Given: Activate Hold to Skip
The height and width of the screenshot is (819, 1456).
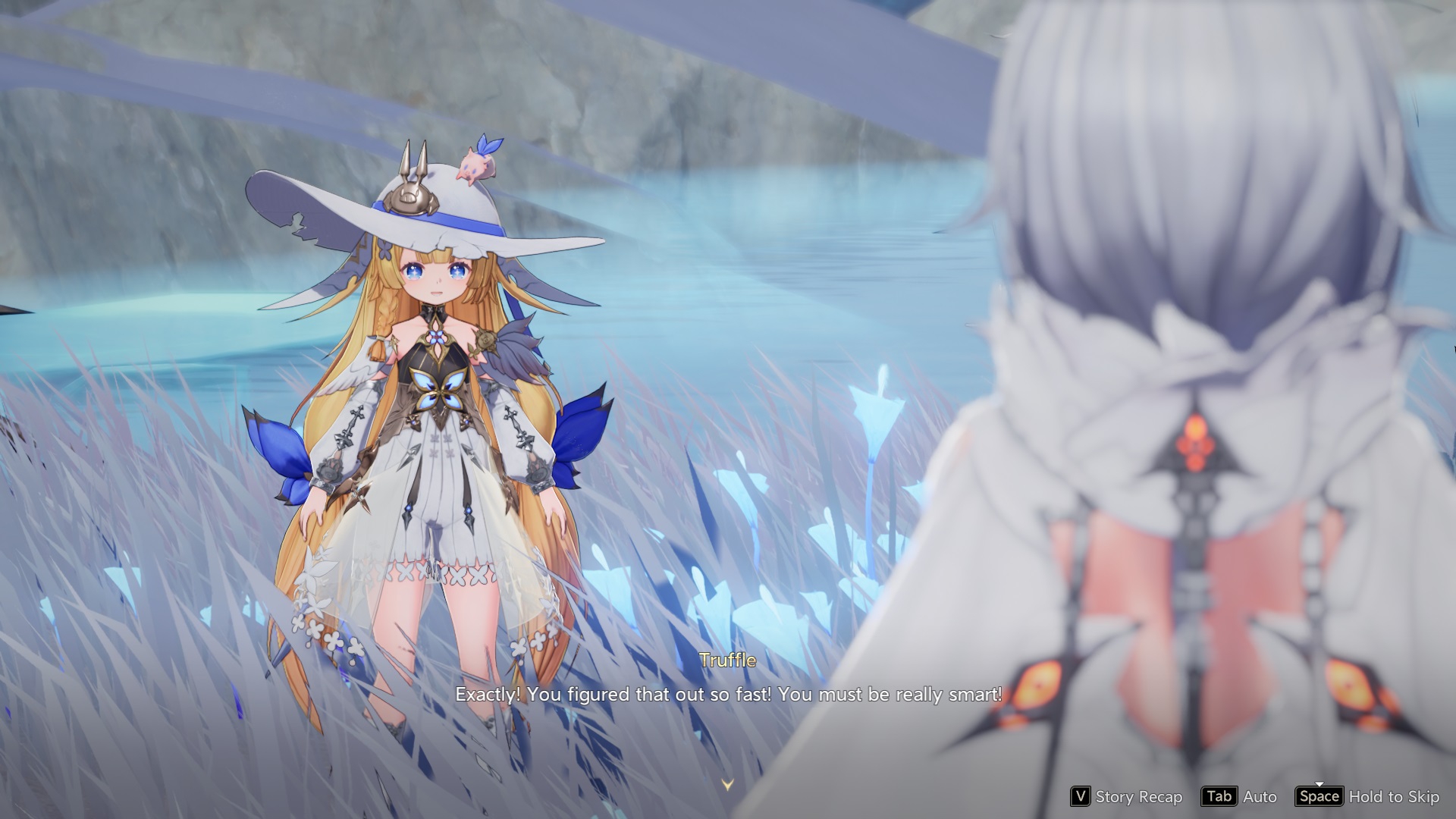Looking at the screenshot, I should [x=1393, y=797].
